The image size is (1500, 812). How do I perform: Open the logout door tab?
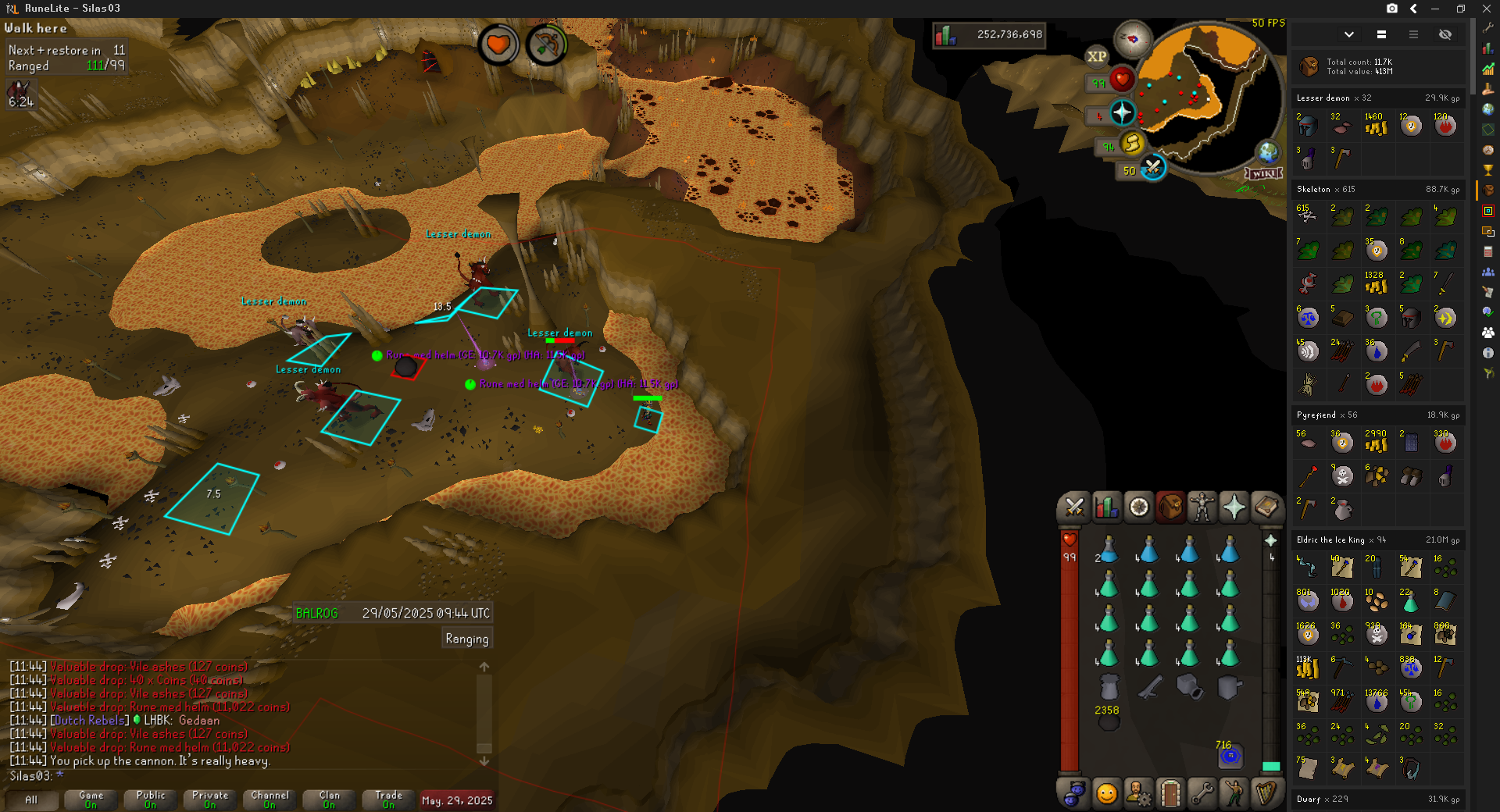point(1170,794)
